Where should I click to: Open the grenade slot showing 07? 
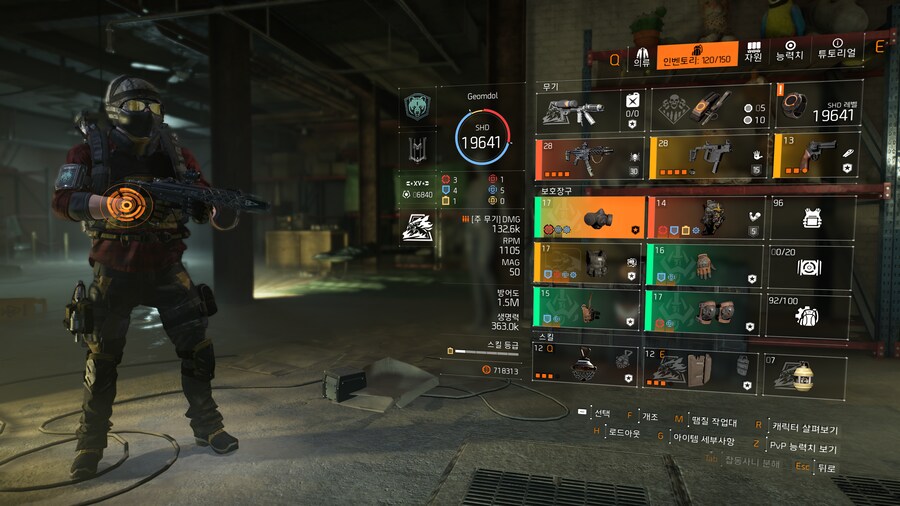point(804,368)
